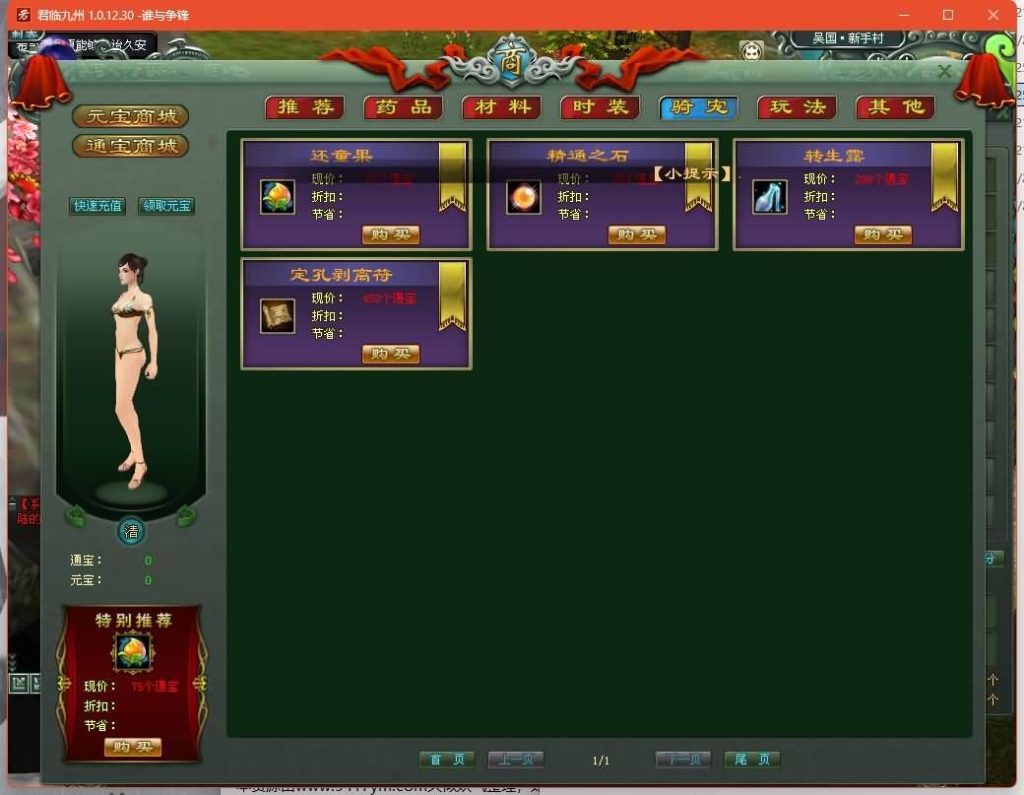Choose the 玩法 tab

(x=797, y=108)
